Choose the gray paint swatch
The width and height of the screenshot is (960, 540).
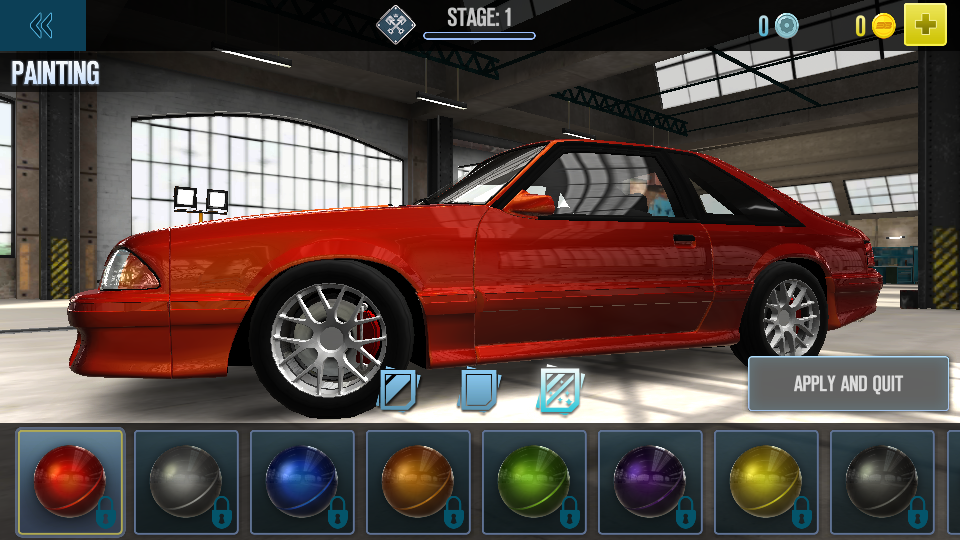tap(186, 481)
